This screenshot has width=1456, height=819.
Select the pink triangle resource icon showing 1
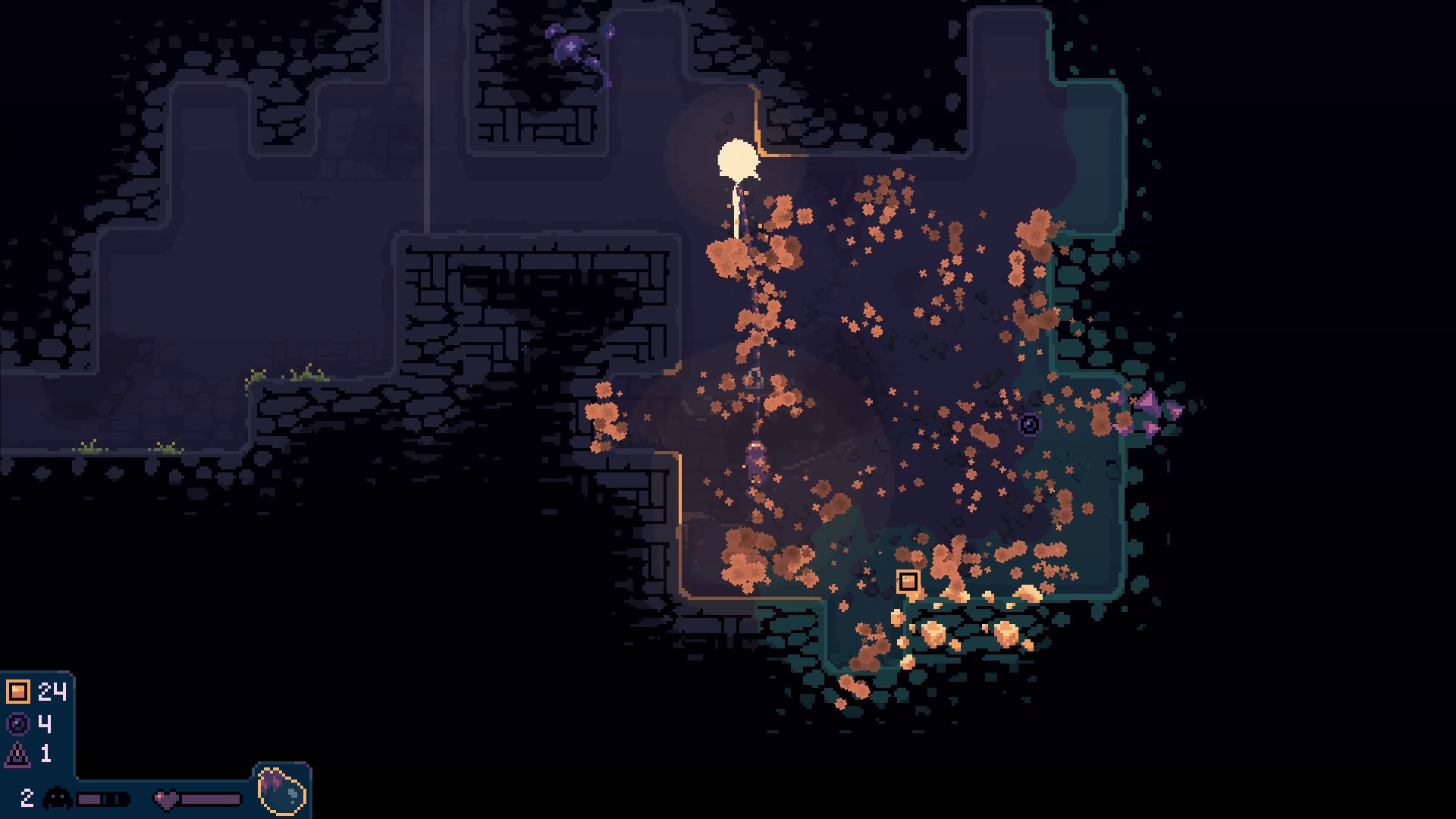pos(17,755)
